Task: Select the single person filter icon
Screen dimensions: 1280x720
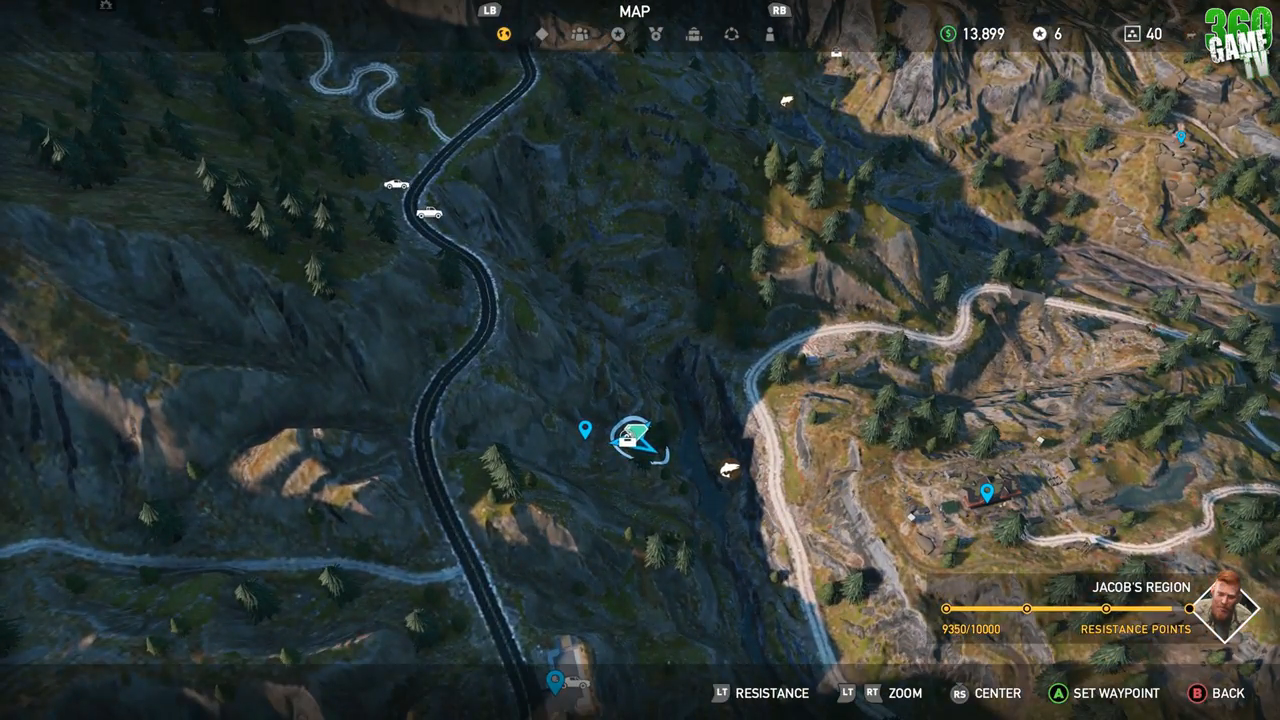Action: 768,33
